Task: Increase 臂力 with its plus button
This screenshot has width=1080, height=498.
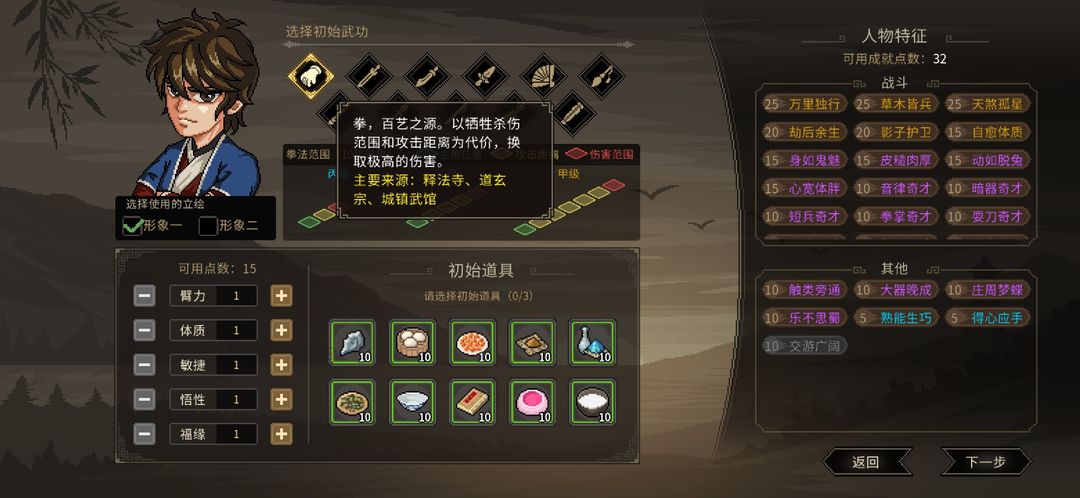Action: (282, 295)
